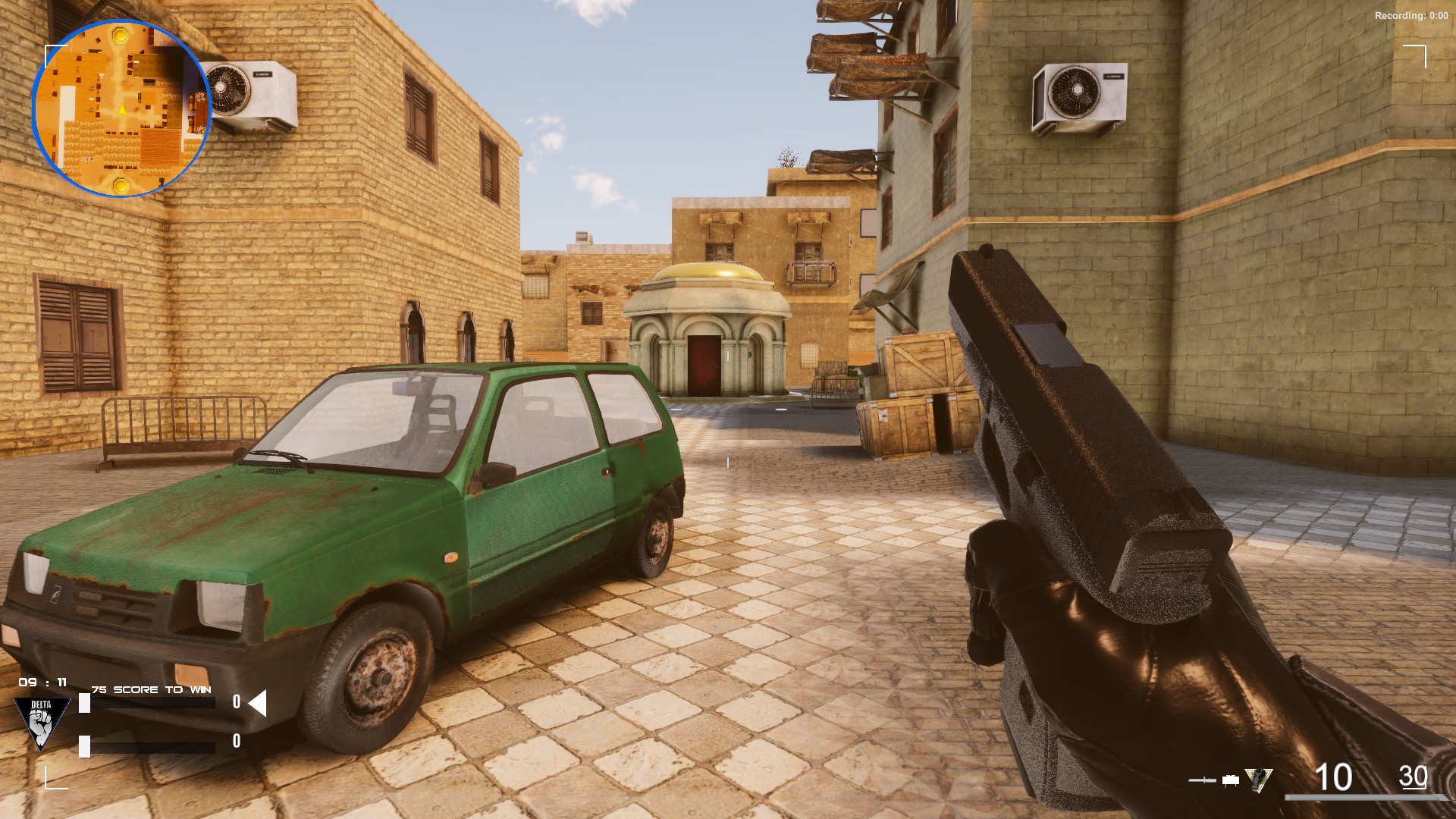
Task: Click the match timer showing 09:11
Action: point(42,682)
